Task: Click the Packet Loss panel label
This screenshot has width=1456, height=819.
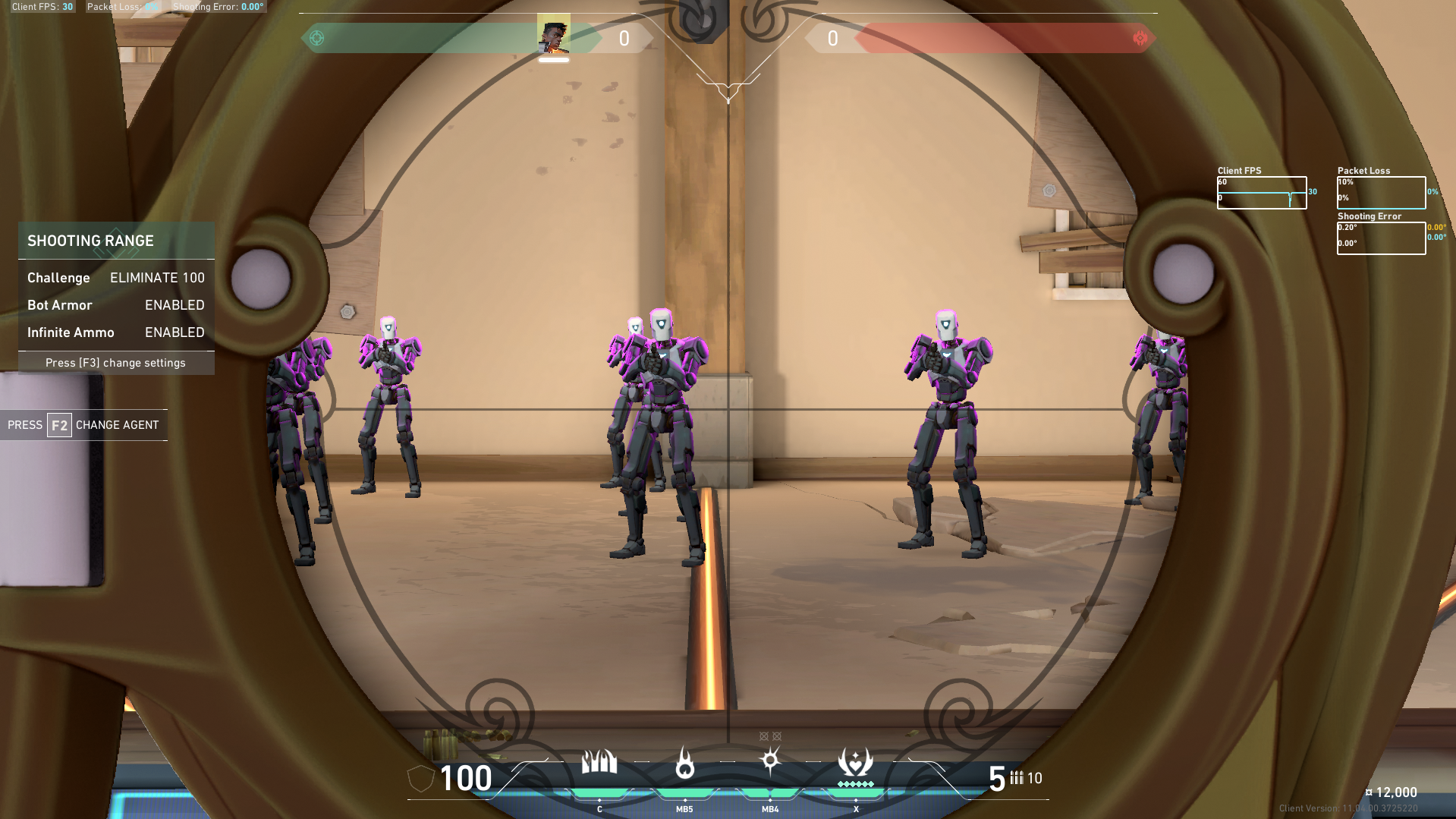Action: point(1363,171)
